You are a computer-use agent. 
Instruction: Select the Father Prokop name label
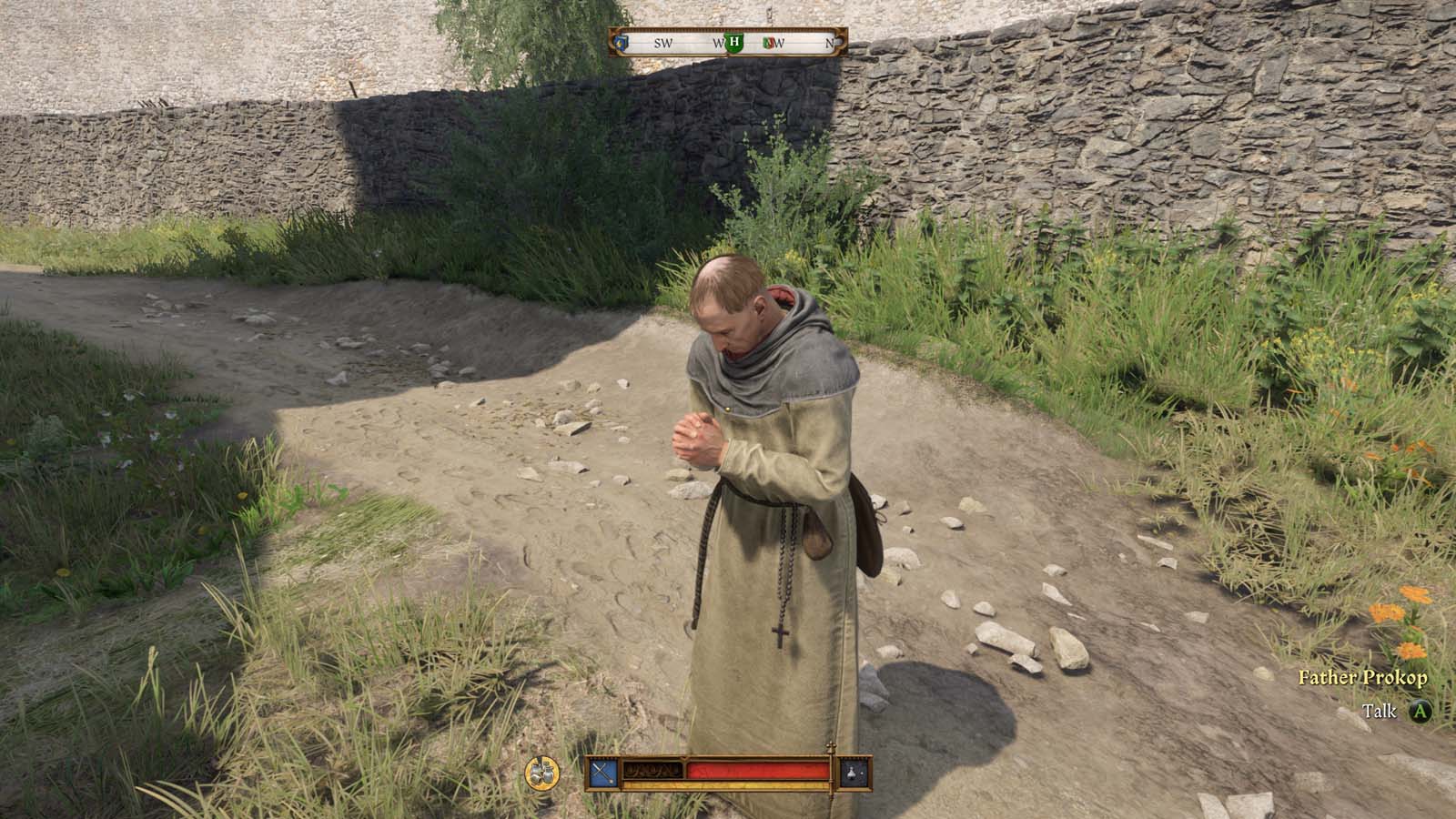point(1363,678)
